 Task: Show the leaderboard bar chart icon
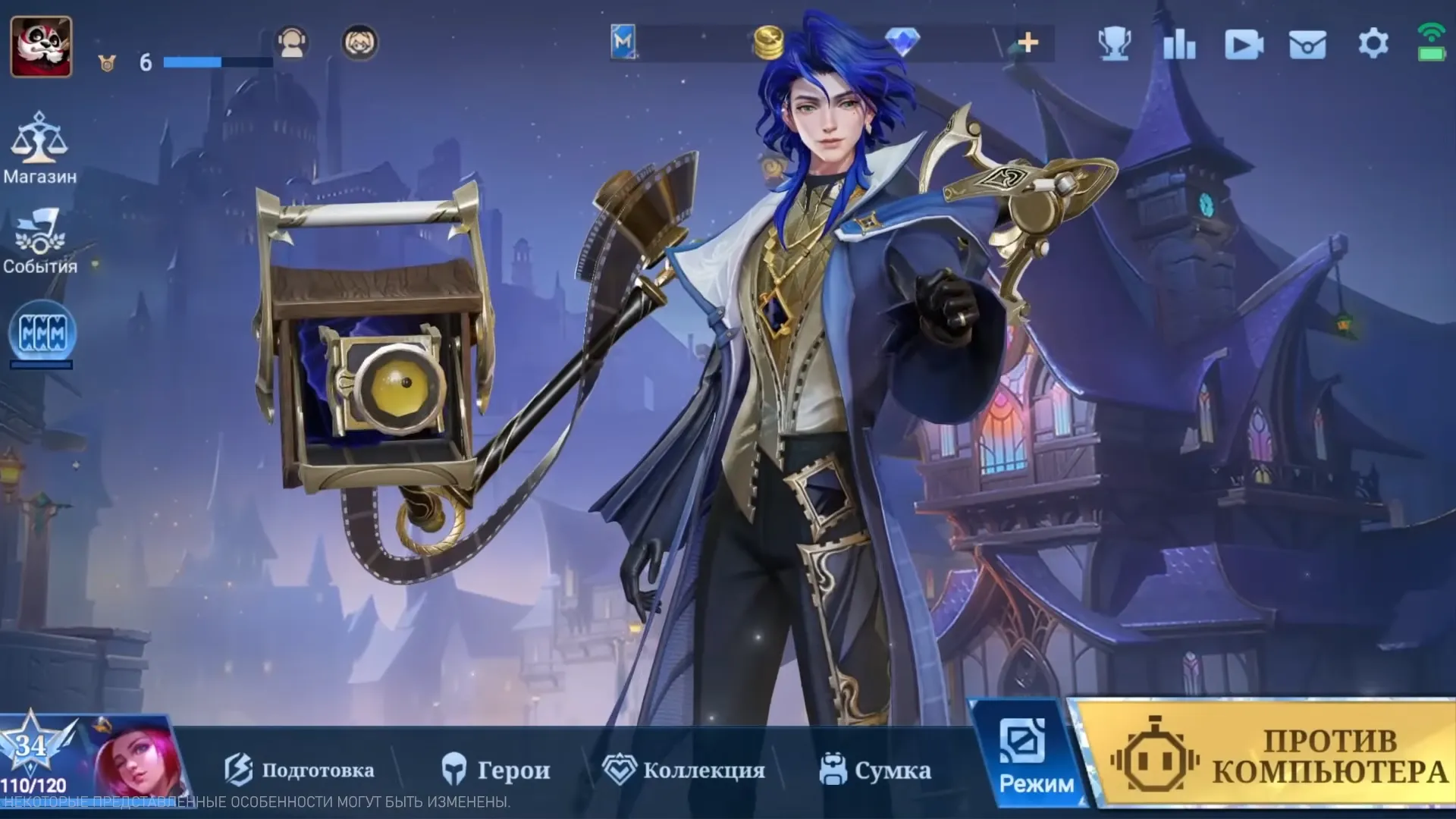[1179, 44]
